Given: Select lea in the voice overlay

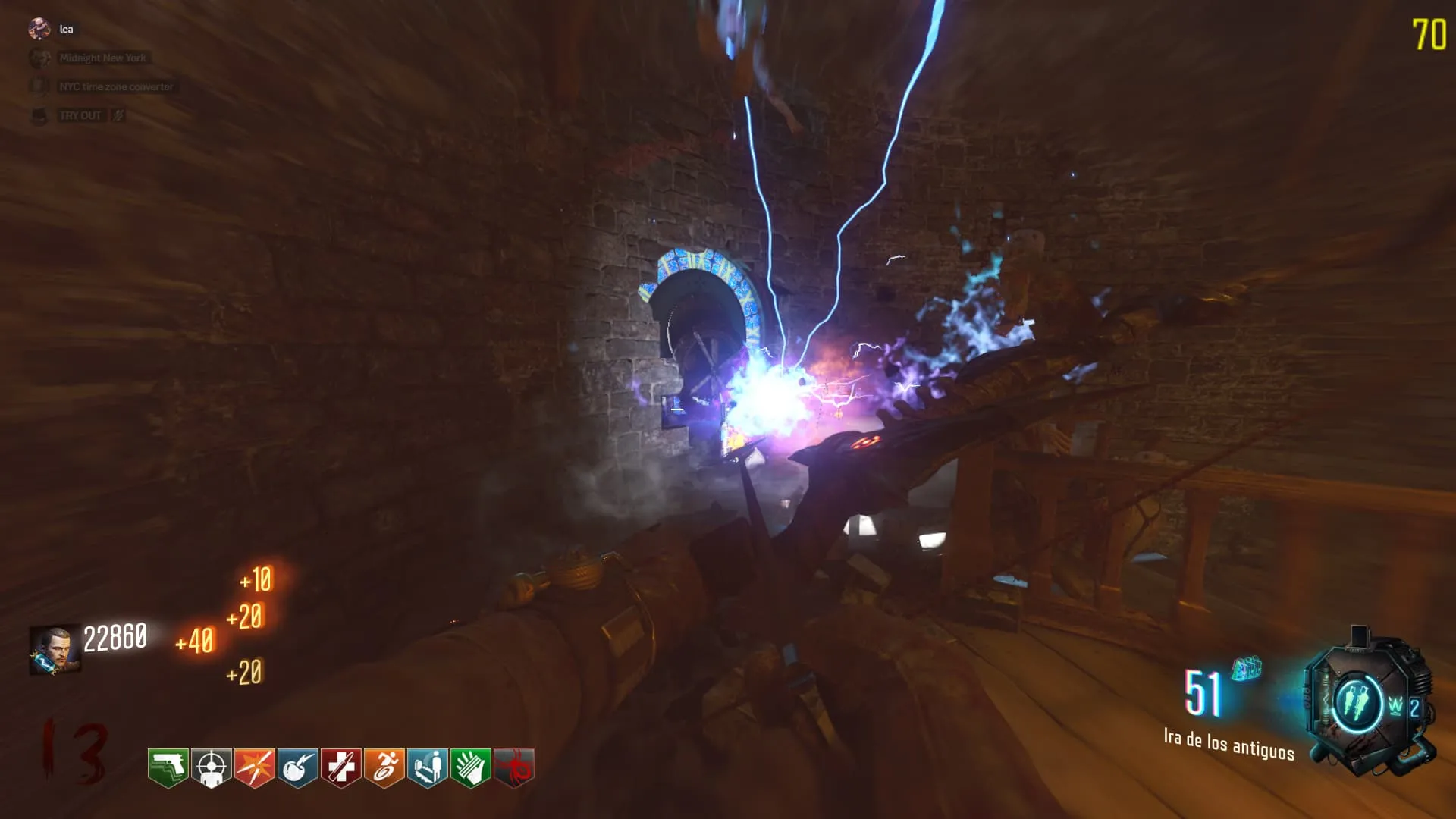Looking at the screenshot, I should (66, 30).
